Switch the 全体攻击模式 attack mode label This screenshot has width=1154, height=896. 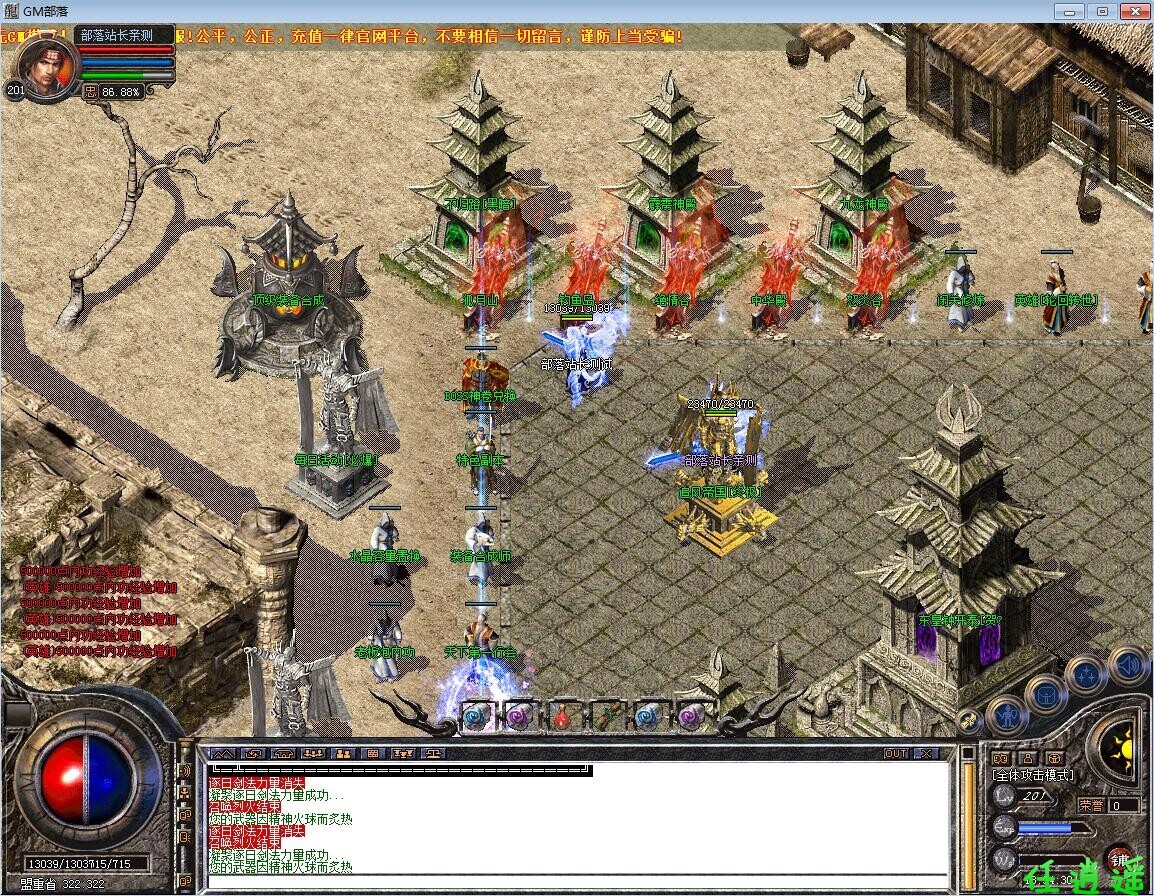[1032, 775]
